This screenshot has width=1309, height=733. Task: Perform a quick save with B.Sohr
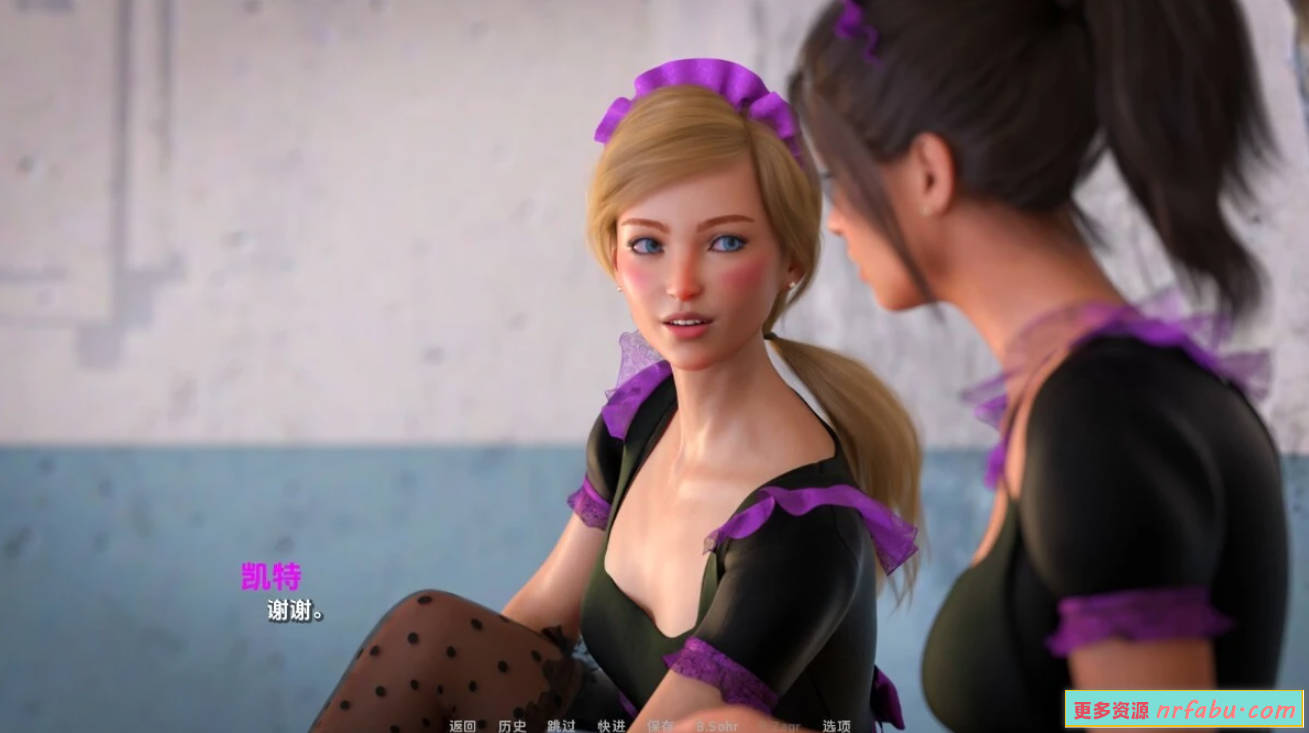[717, 726]
